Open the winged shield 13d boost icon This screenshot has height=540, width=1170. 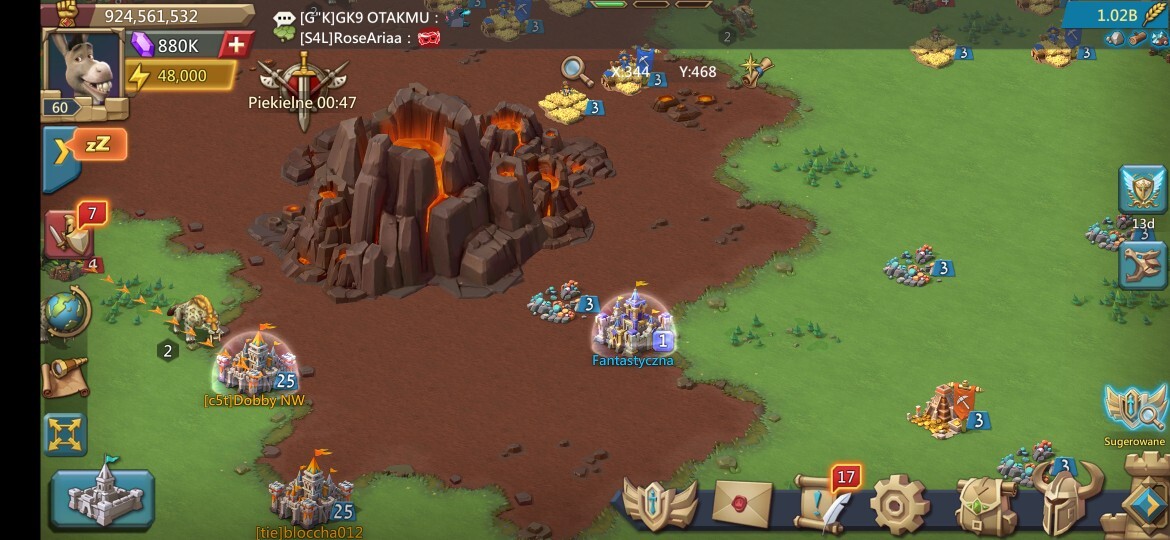click(1142, 190)
